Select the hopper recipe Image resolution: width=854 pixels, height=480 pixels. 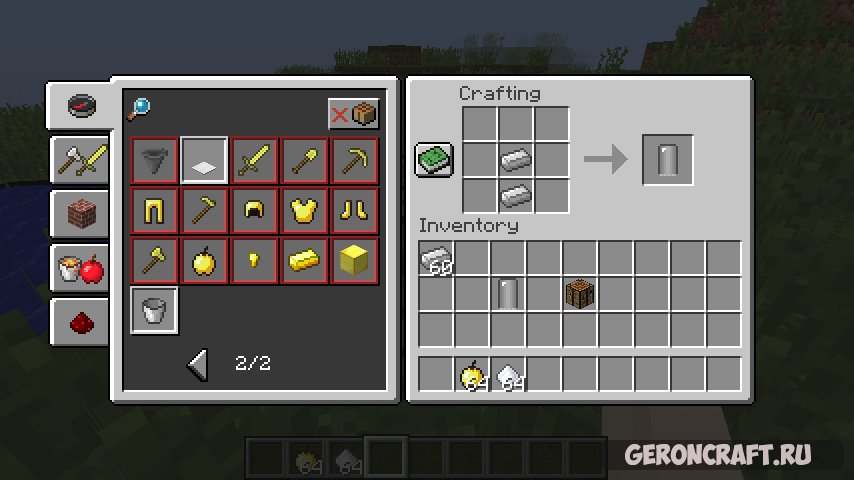click(155, 160)
